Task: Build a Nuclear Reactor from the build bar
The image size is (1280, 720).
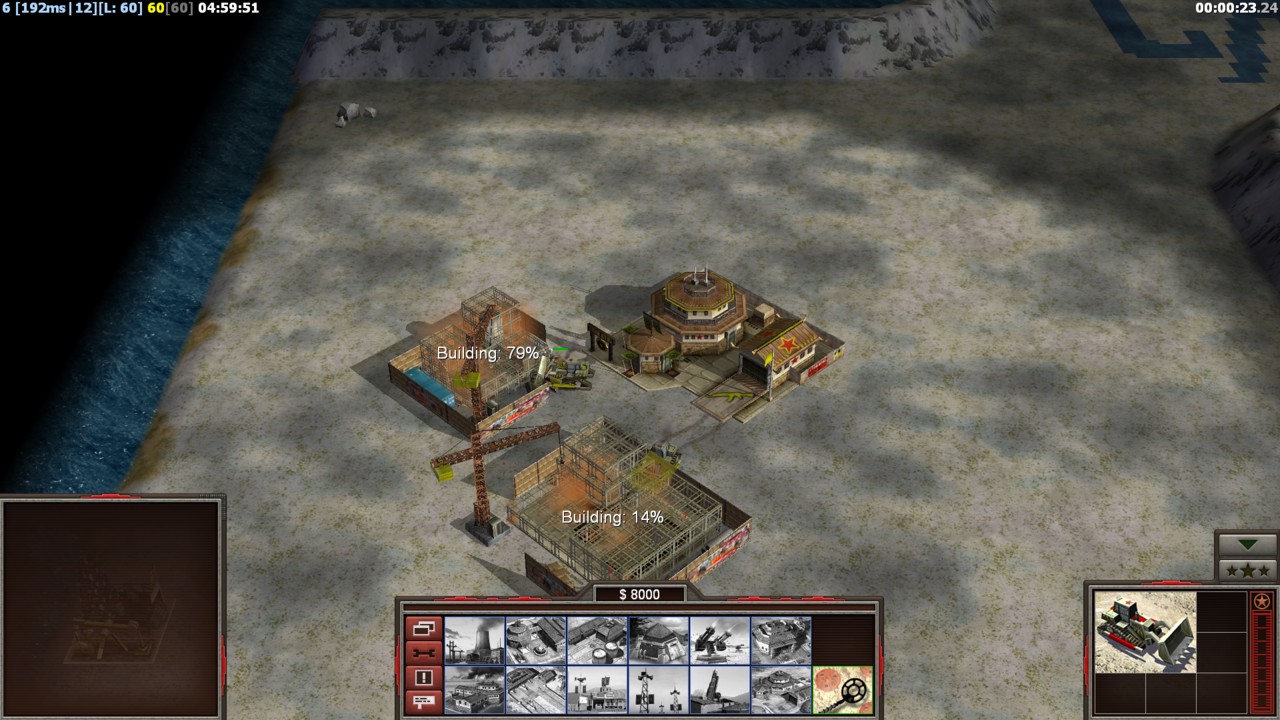Action: [x=474, y=640]
